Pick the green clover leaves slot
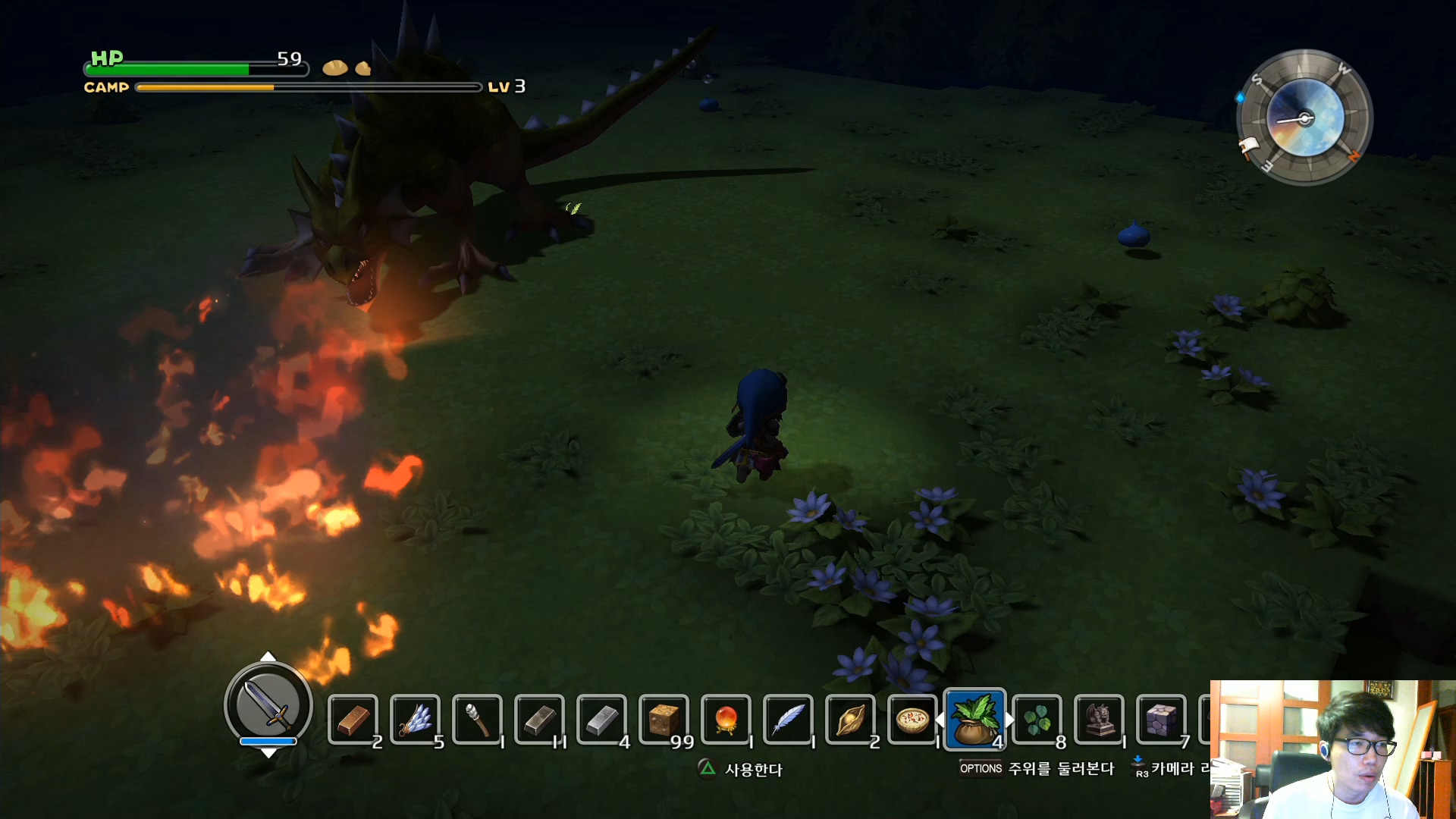The height and width of the screenshot is (819, 1456). point(1037,719)
